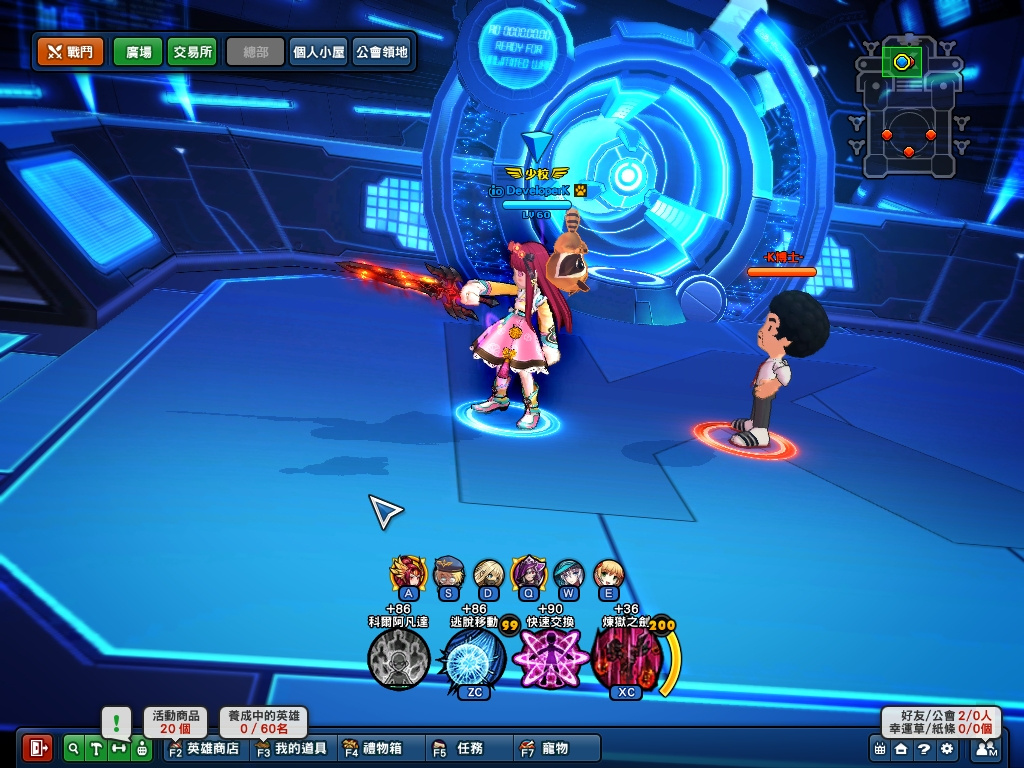The height and width of the screenshot is (768, 1024).
Task: Open the 交易所 trading post
Action: (192, 52)
